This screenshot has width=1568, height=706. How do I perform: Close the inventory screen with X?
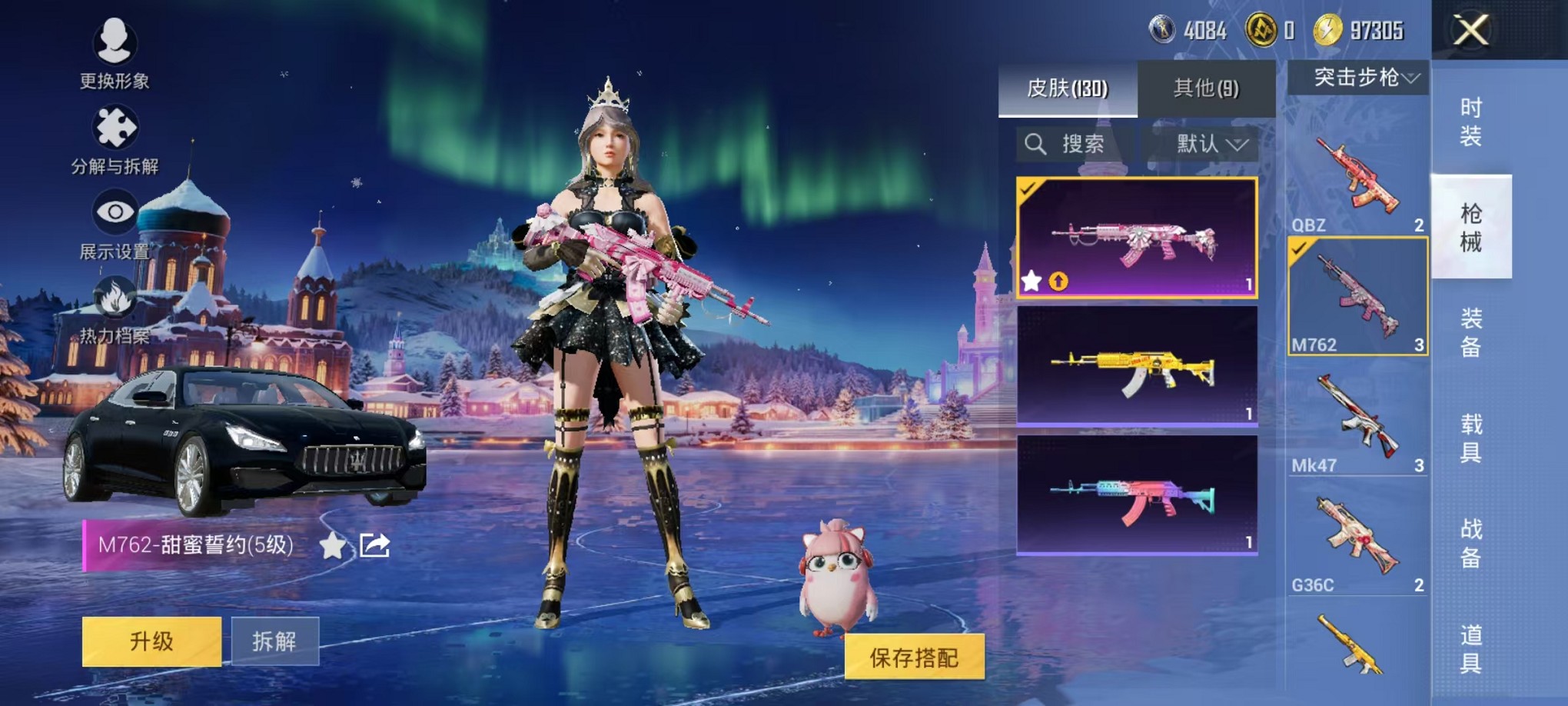click(1470, 31)
